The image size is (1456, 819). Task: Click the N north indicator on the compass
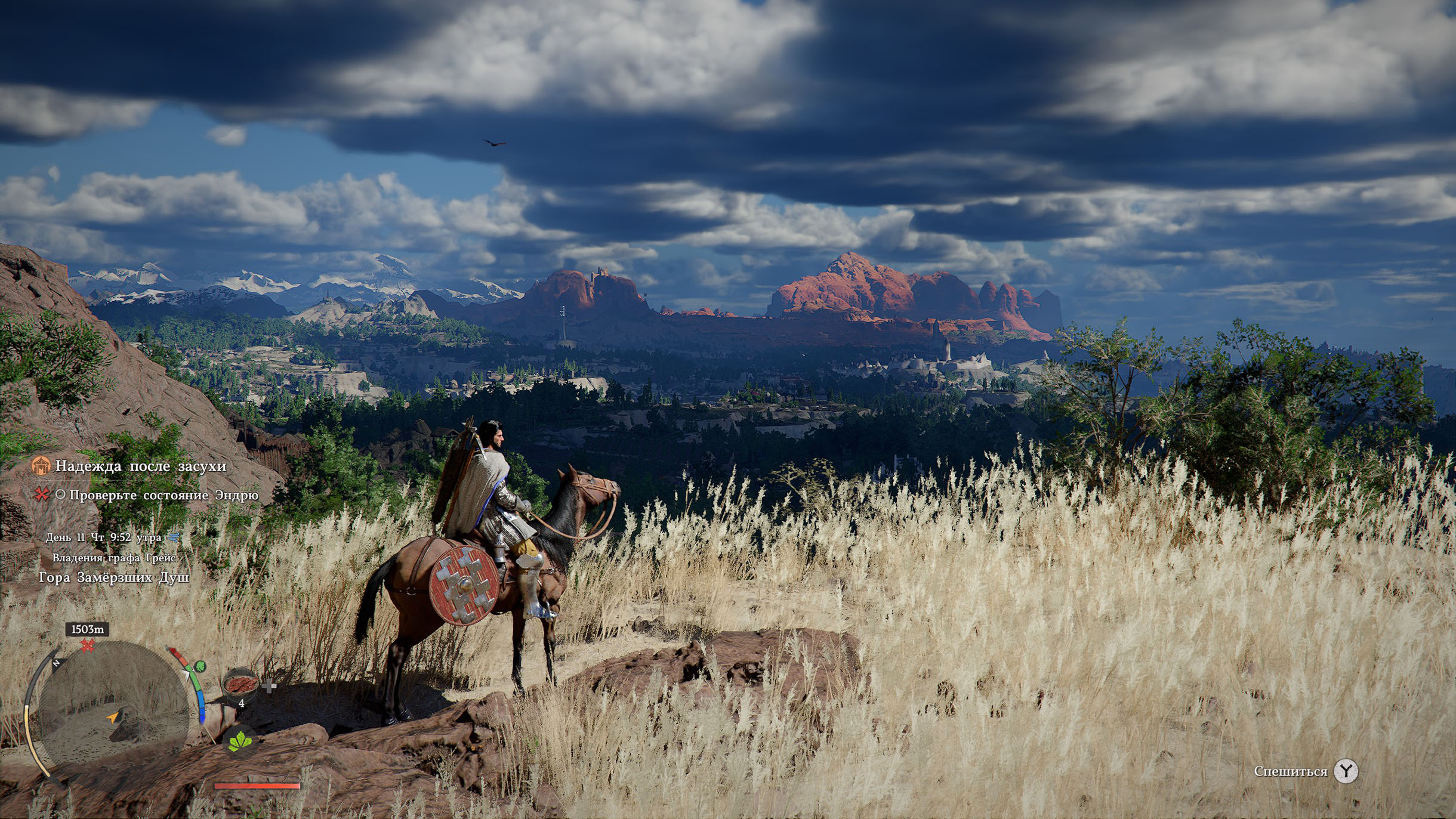pyautogui.click(x=56, y=663)
